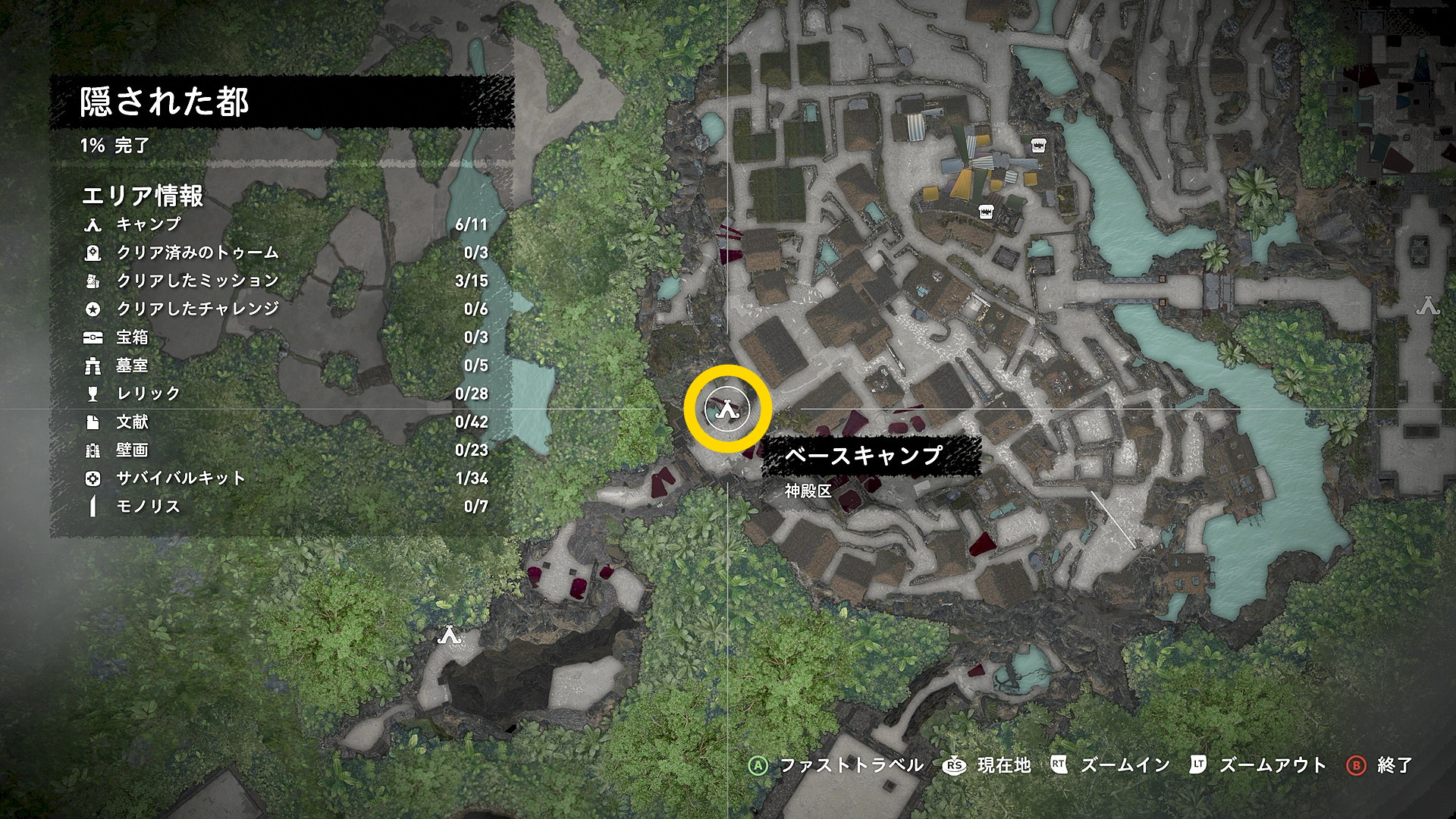This screenshot has width=1456, height=819.
Task: Choose the クリア済みのトゥーム legend row
Action: pos(197,253)
